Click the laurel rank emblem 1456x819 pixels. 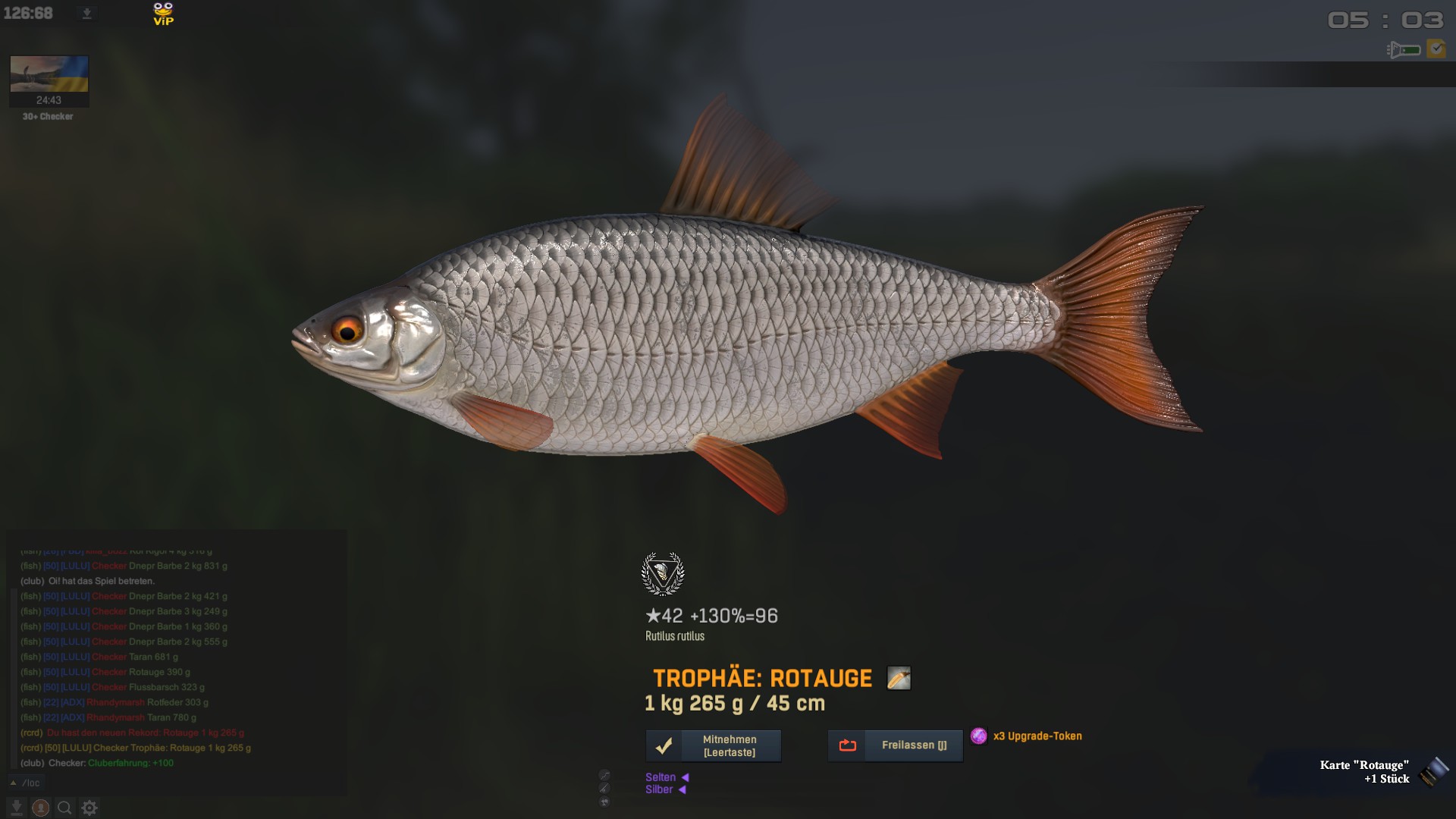coord(663,574)
